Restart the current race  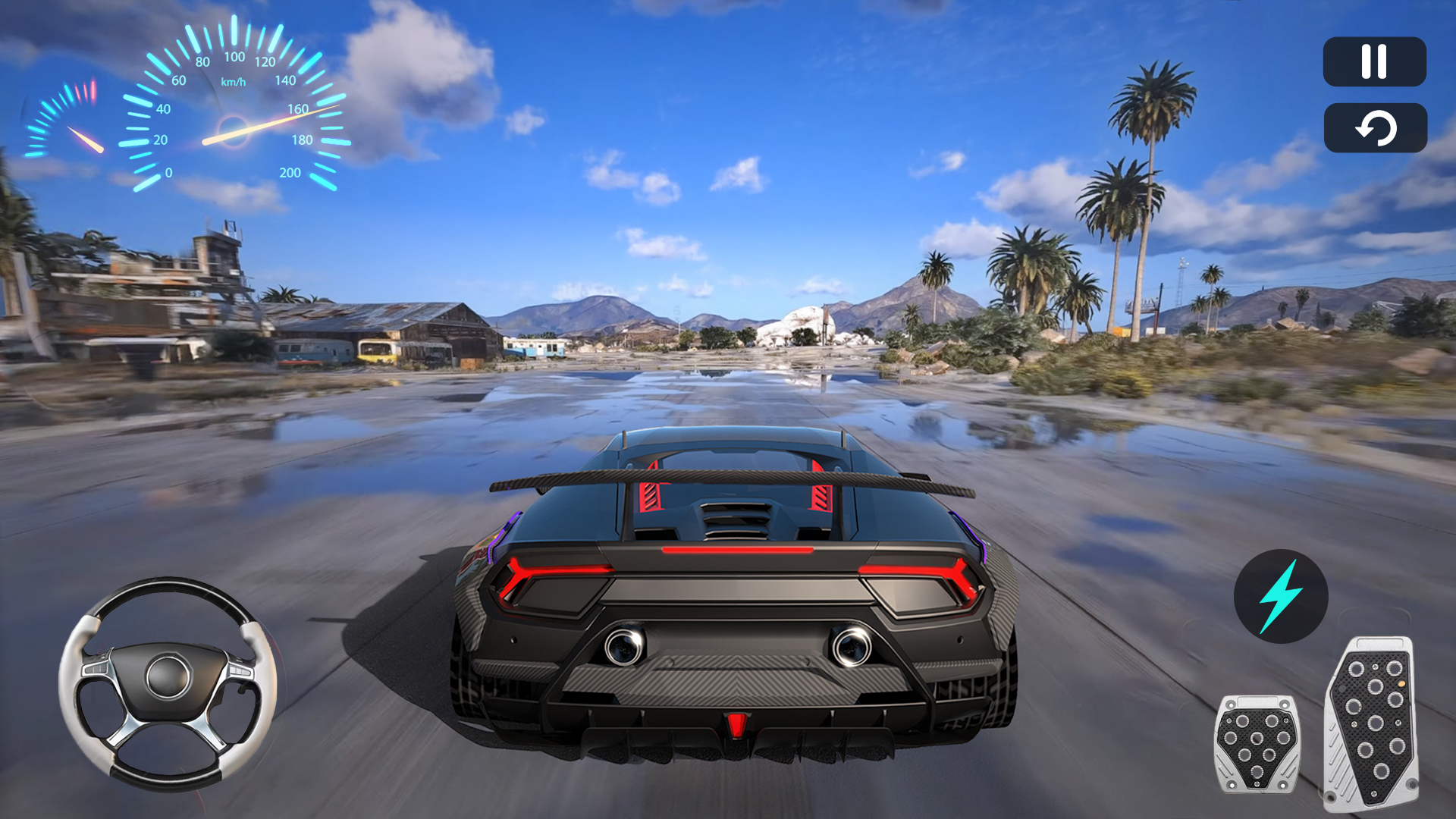1376,127
